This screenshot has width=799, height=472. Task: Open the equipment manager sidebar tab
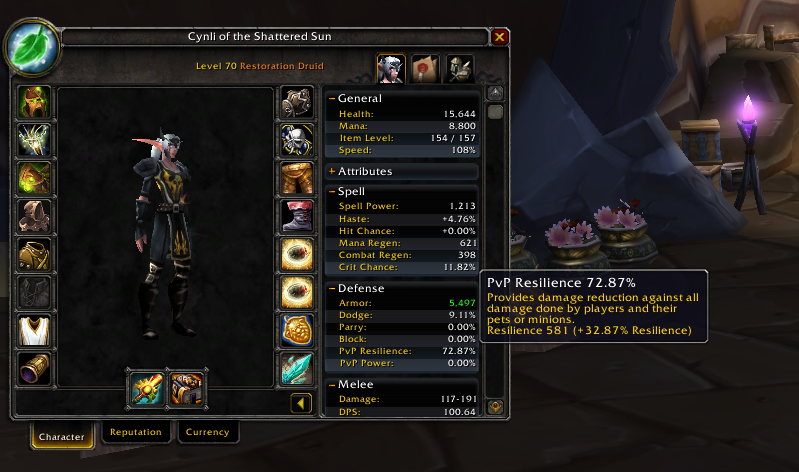point(459,69)
